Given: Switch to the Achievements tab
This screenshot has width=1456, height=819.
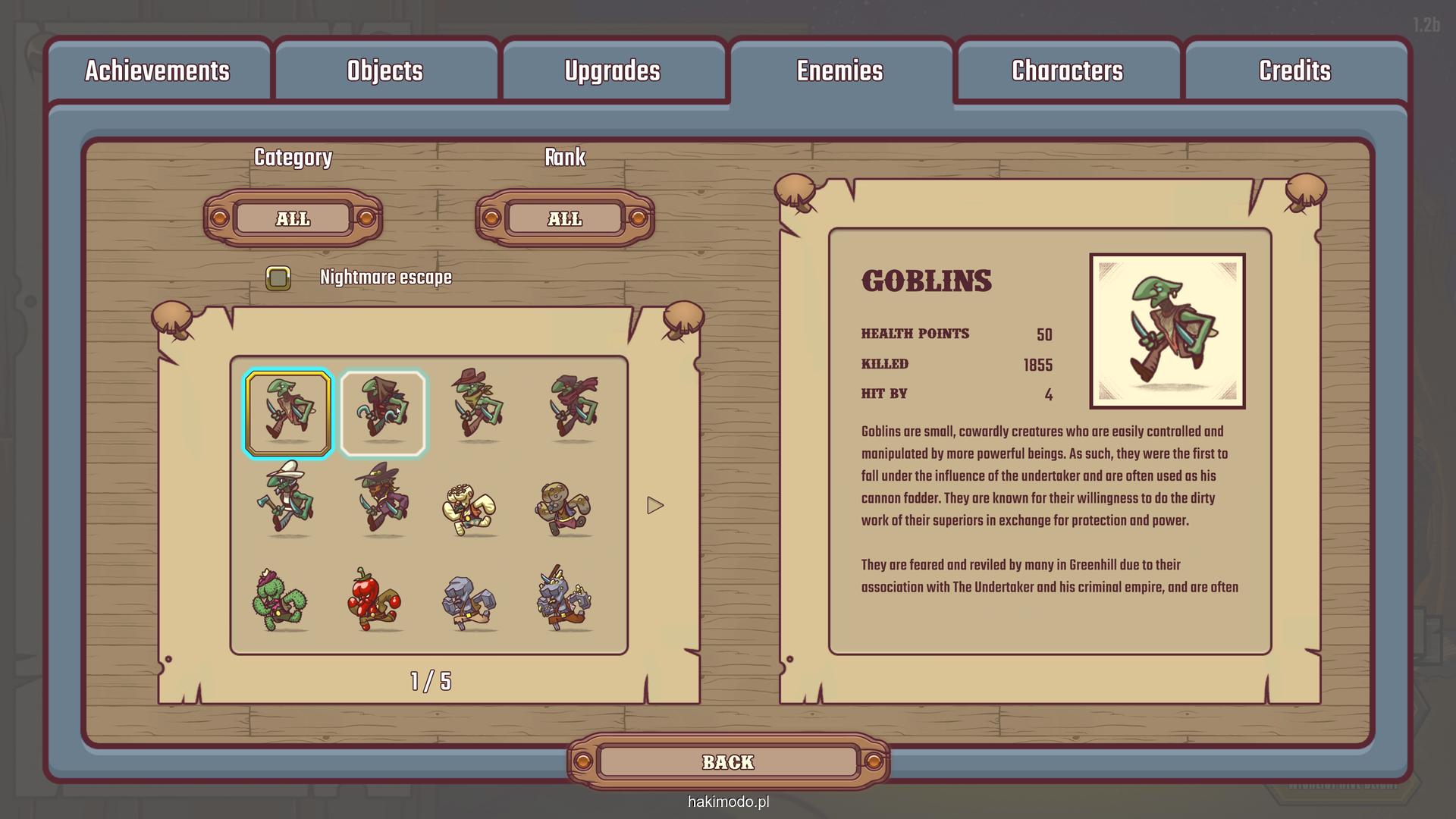Looking at the screenshot, I should click(x=157, y=71).
